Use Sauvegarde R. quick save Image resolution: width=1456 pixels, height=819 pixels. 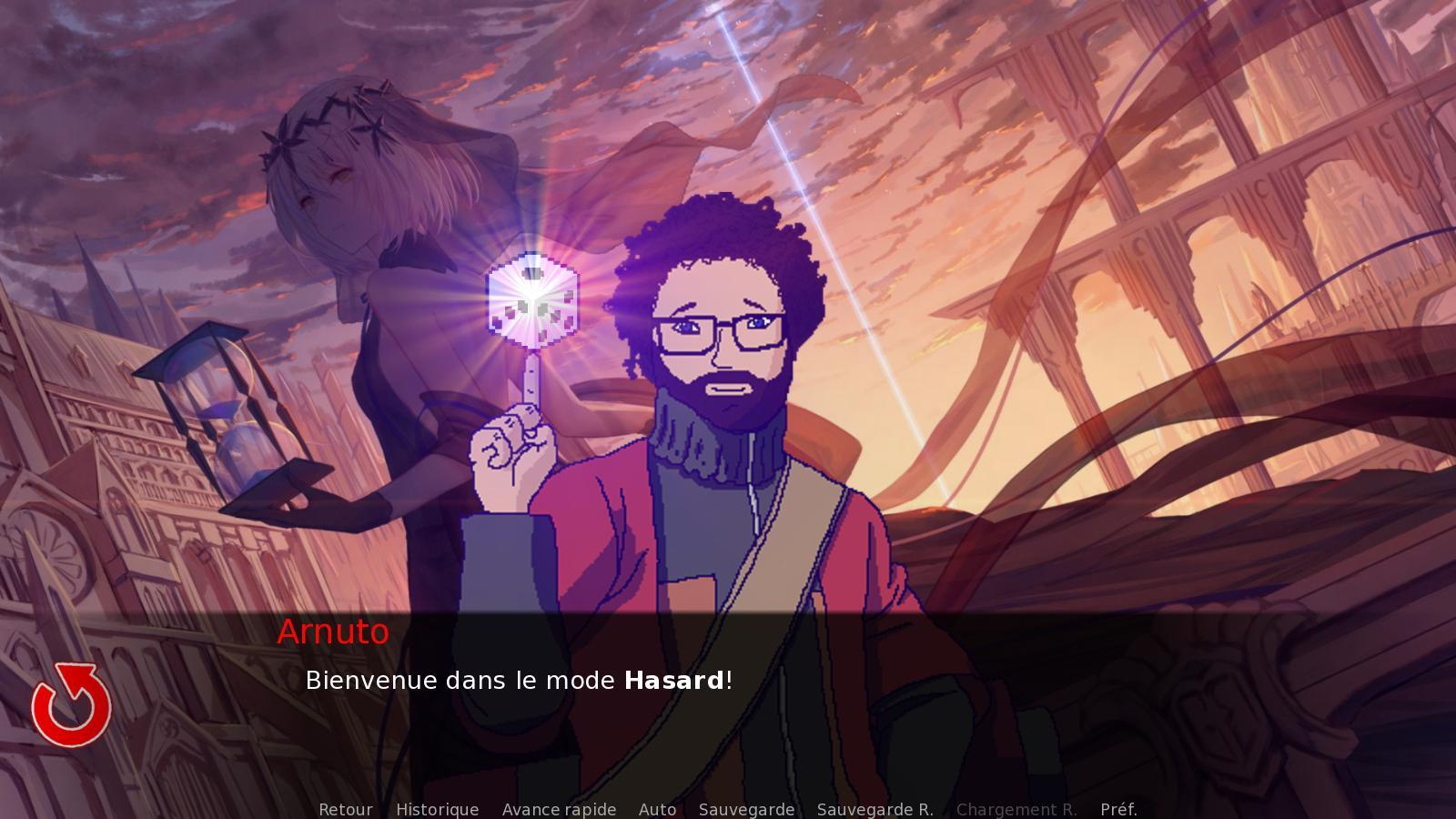[875, 809]
